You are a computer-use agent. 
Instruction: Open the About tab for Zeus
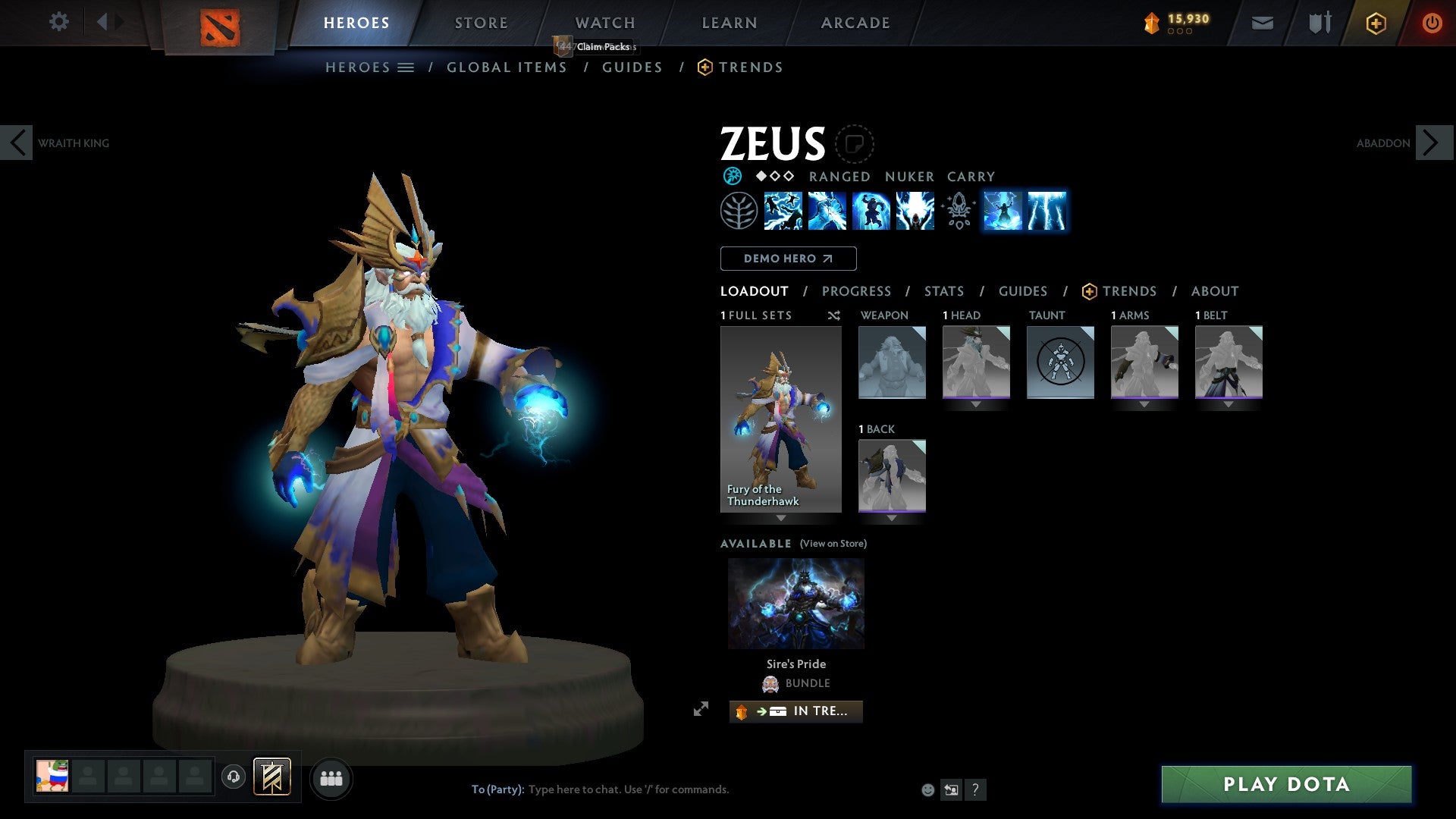(x=1214, y=291)
